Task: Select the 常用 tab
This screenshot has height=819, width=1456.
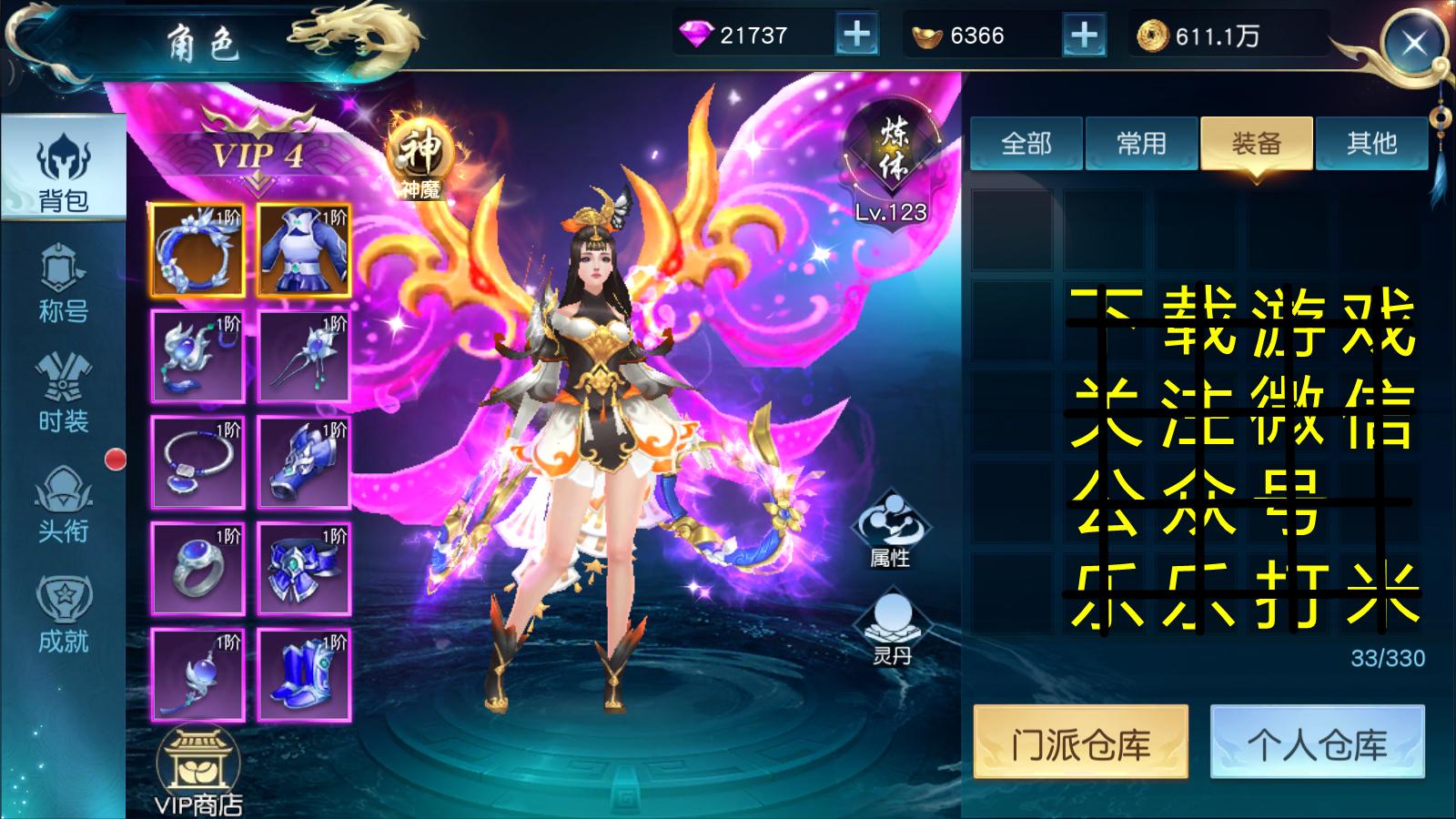Action: (1142, 143)
